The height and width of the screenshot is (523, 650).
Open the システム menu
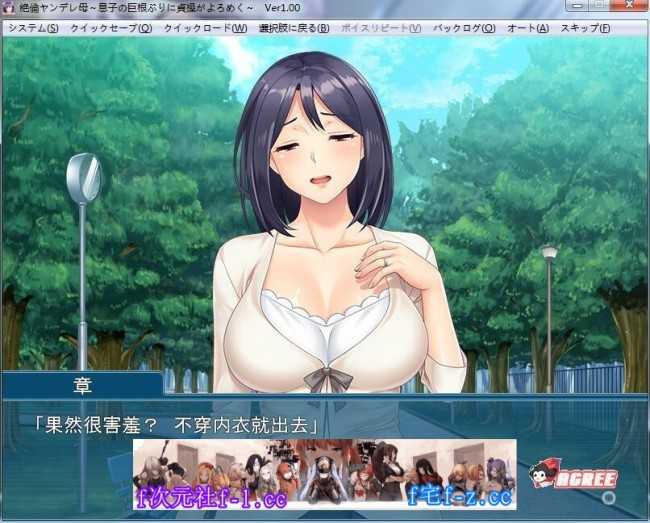(33, 28)
